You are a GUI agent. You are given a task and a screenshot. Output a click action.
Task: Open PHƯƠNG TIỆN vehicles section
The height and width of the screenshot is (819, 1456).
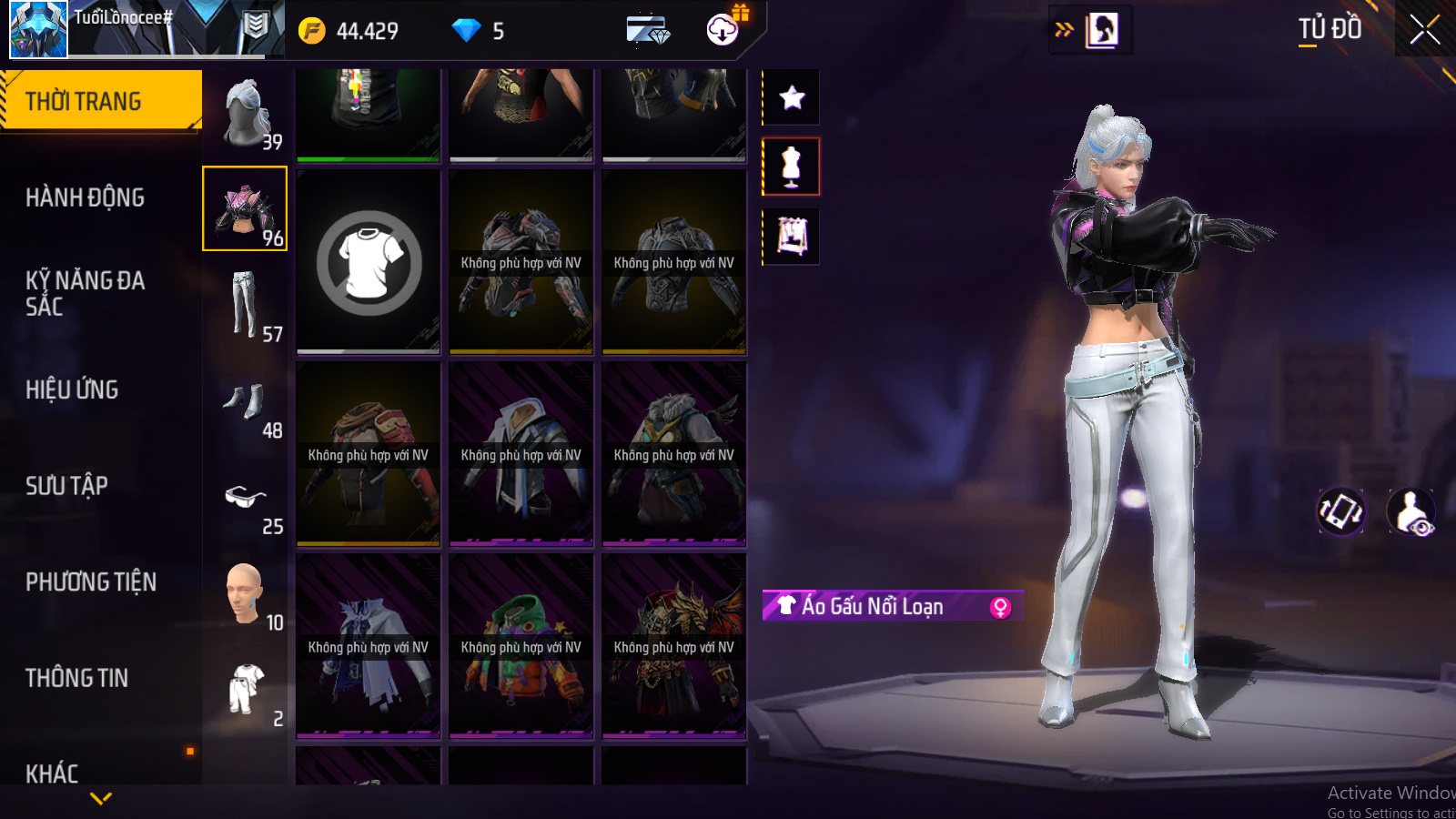tap(91, 582)
